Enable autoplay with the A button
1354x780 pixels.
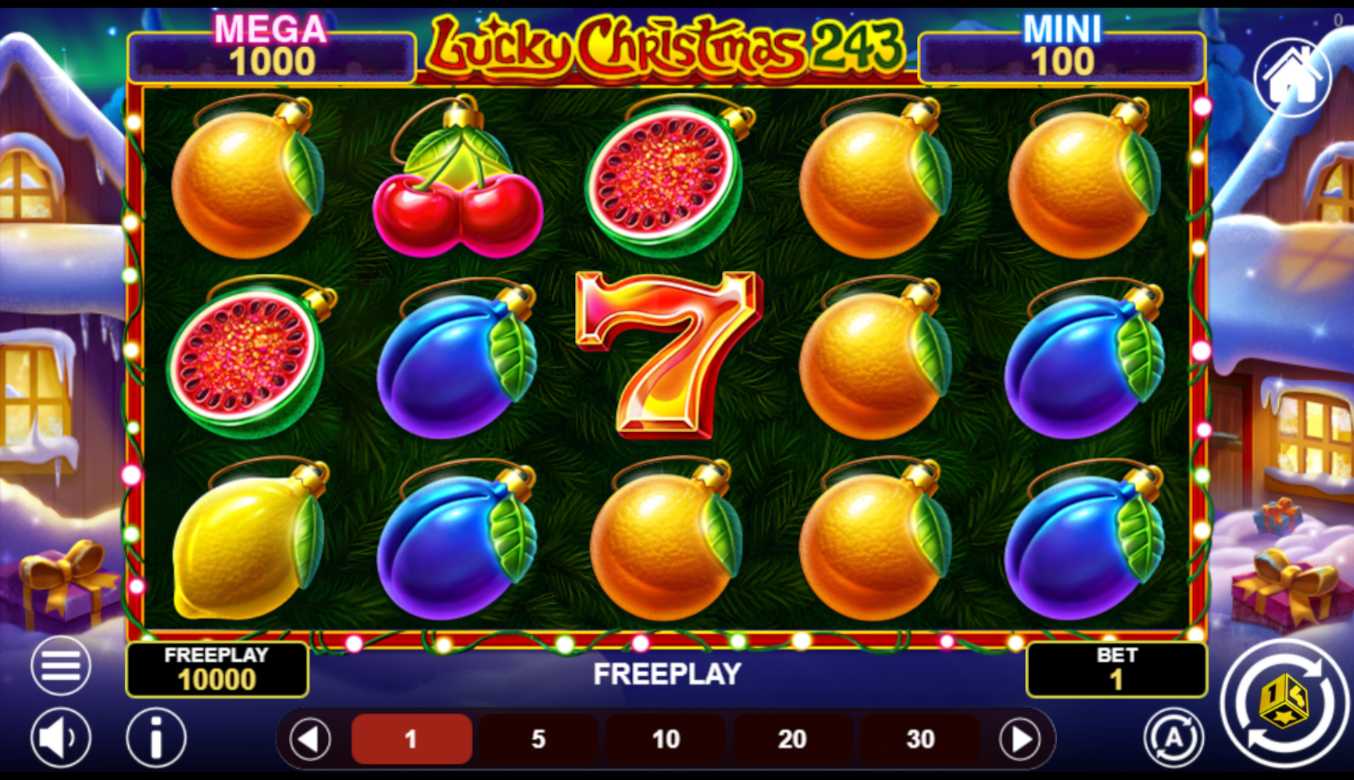pos(1173,737)
